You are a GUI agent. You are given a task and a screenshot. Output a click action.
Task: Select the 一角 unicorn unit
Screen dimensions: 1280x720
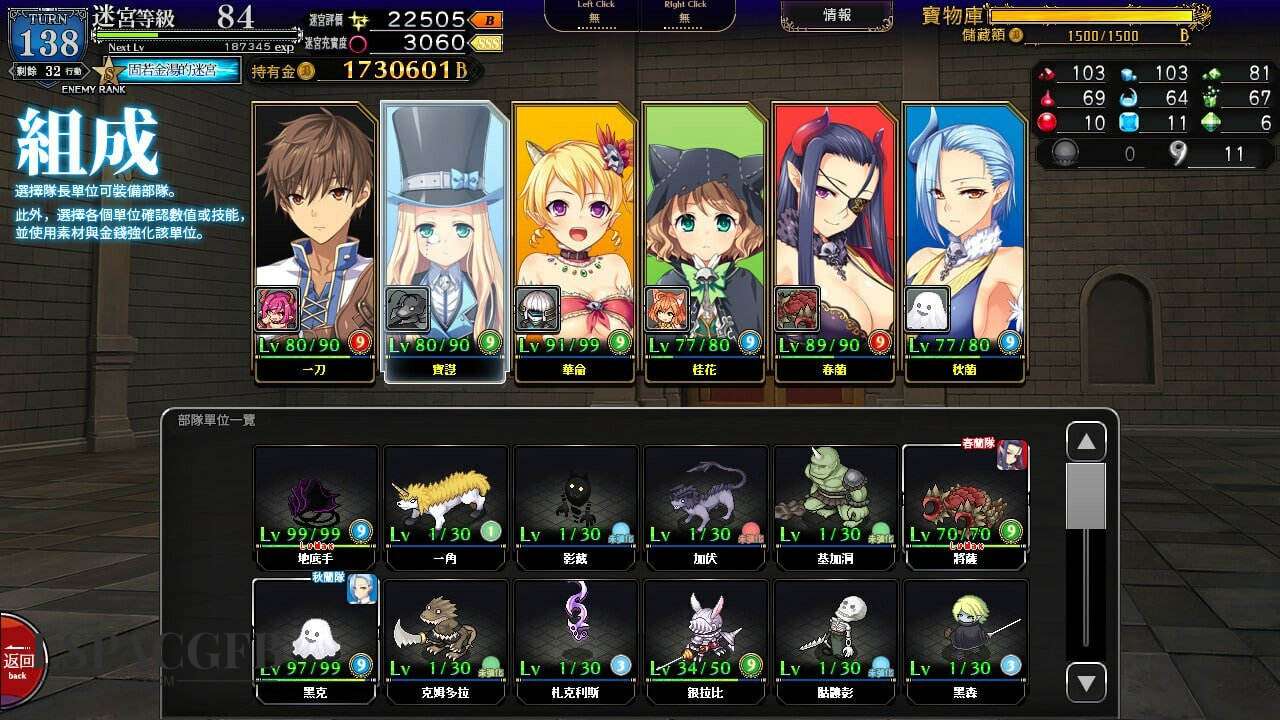(446, 505)
